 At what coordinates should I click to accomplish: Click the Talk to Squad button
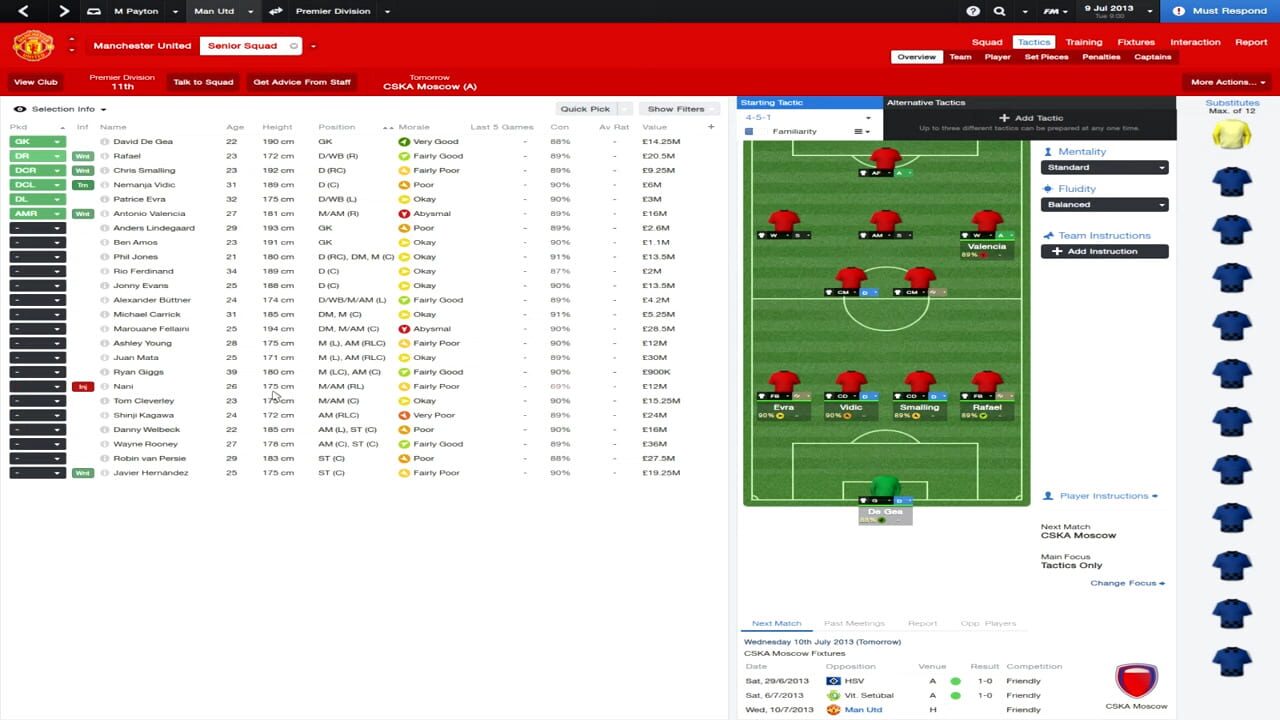202,82
